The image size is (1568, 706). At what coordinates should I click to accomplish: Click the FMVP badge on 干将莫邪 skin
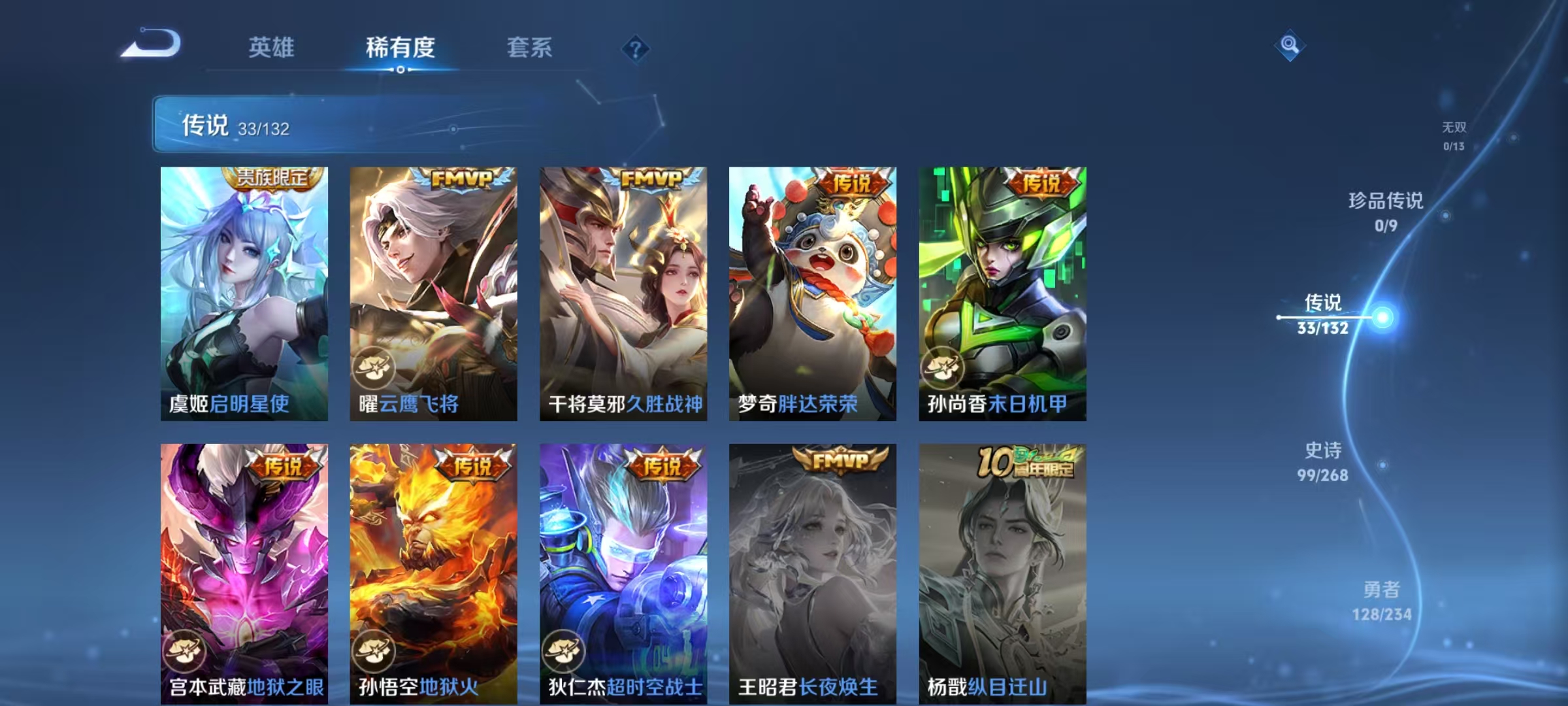pos(653,178)
